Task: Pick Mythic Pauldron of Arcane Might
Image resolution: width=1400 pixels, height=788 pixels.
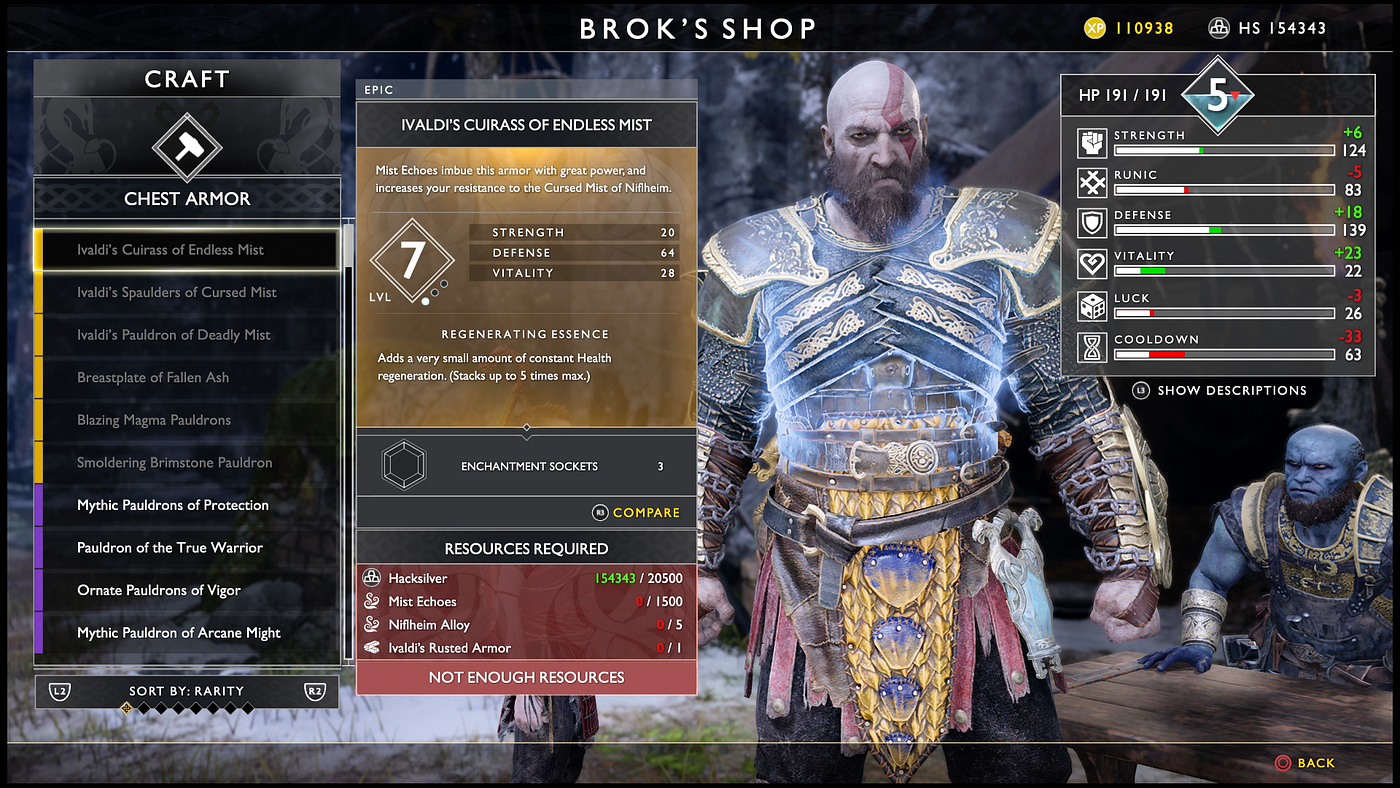Action: [x=187, y=632]
